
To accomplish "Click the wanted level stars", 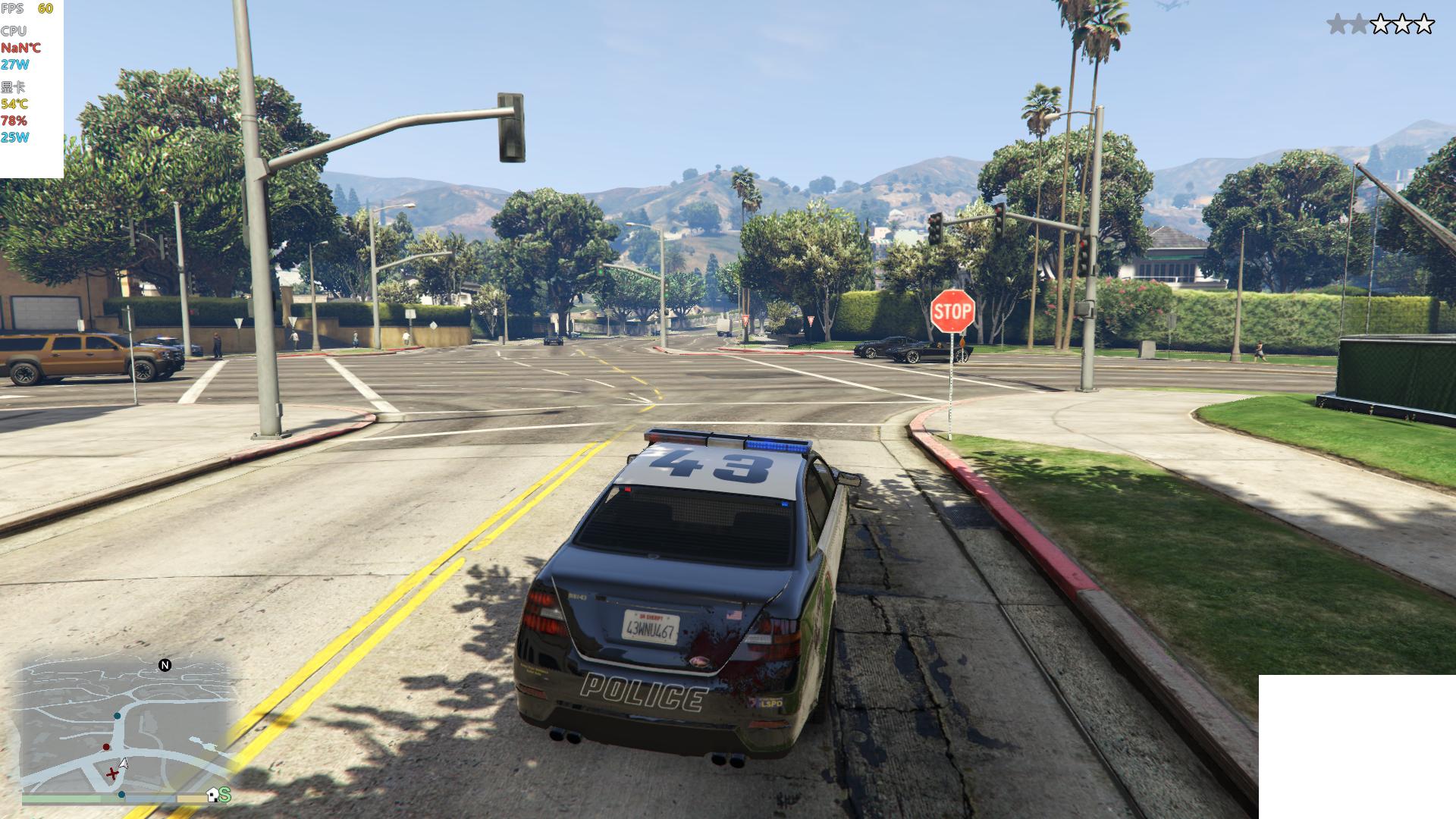I will coord(1380,24).
